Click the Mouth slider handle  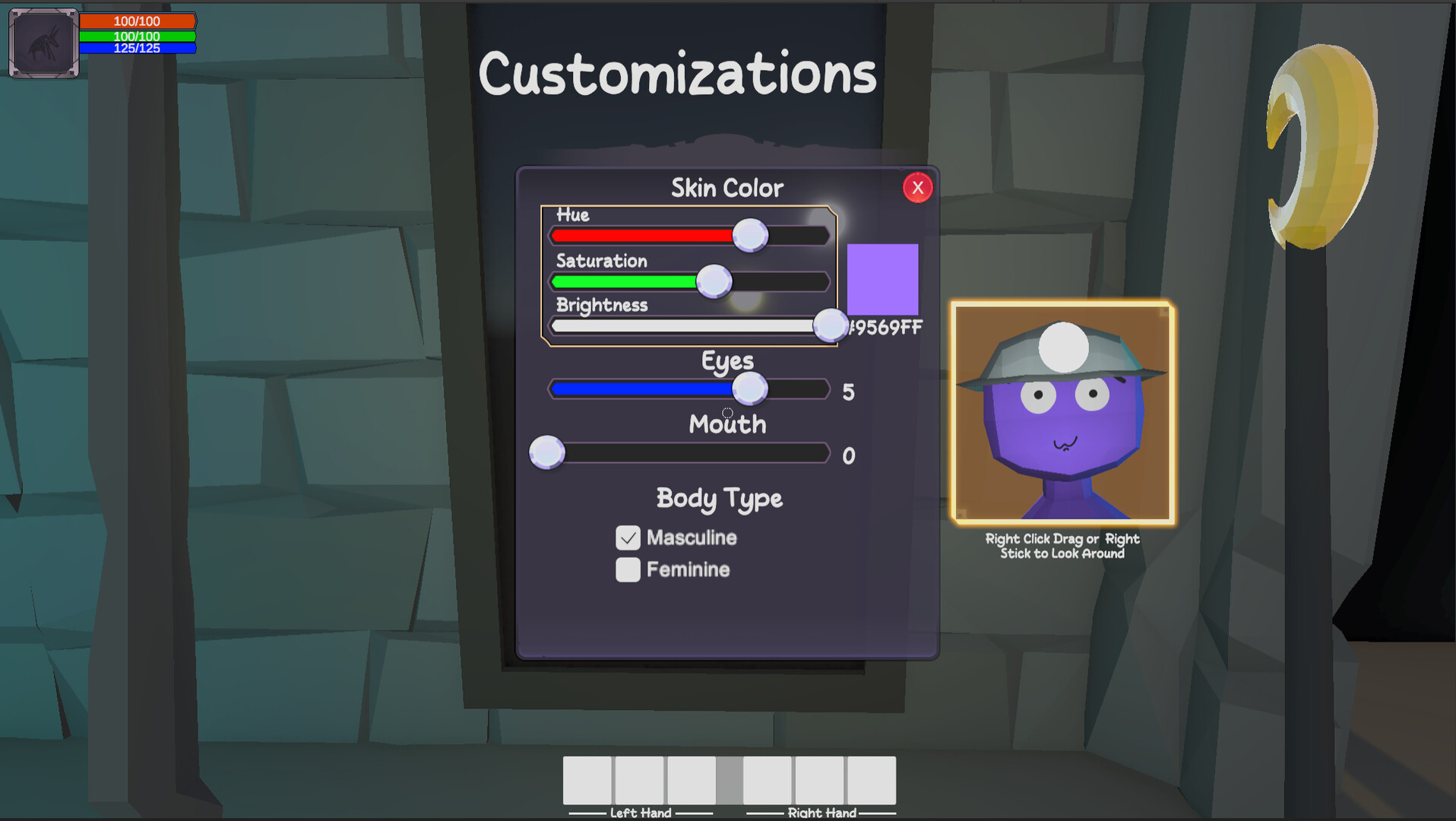(546, 452)
